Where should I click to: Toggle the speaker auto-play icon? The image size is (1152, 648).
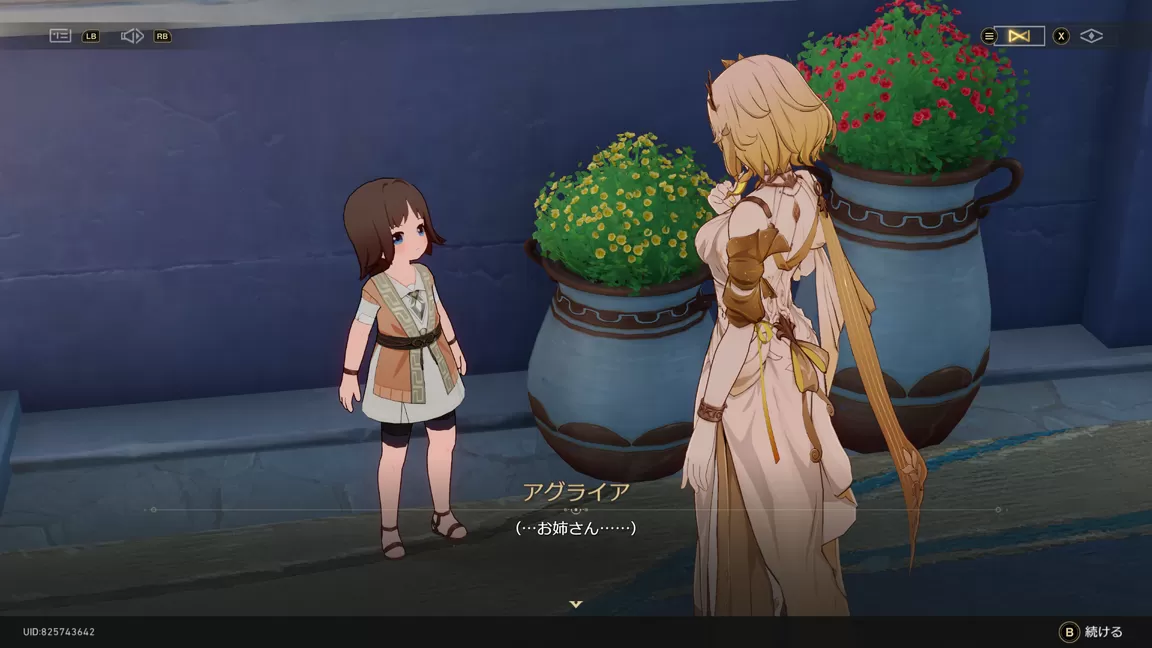[x=132, y=36]
